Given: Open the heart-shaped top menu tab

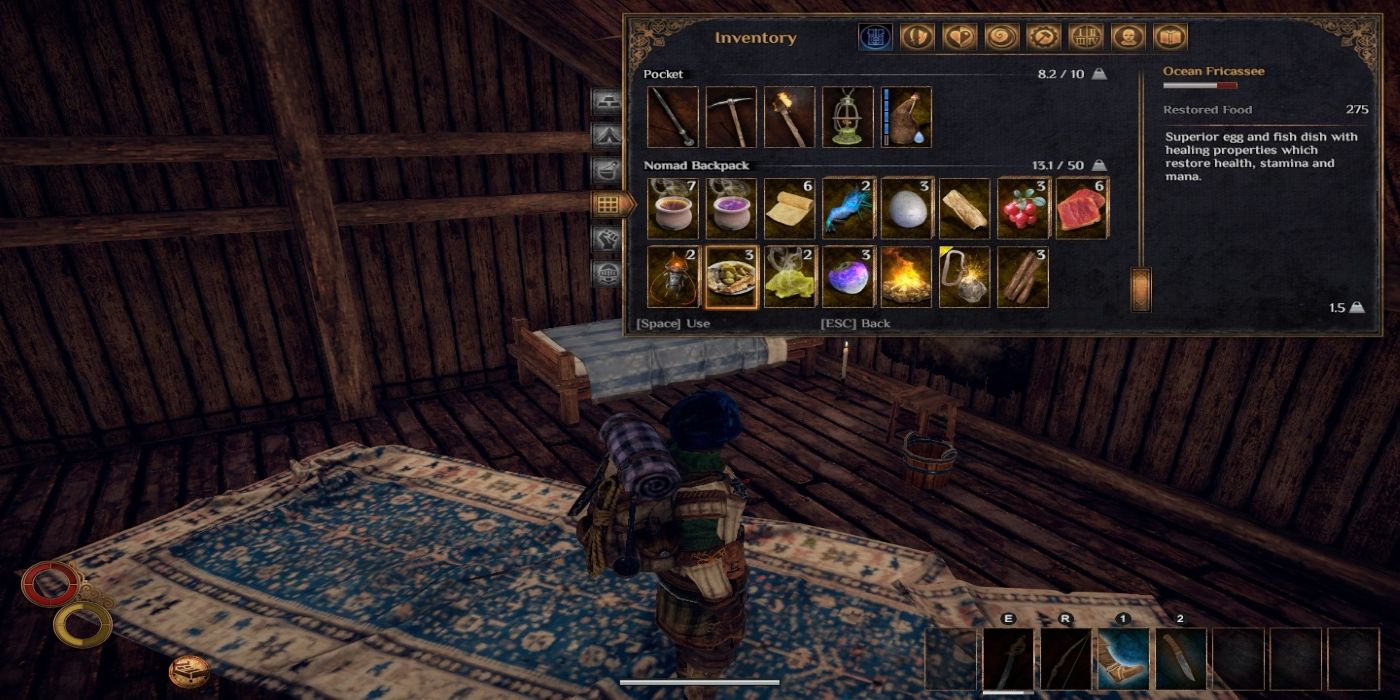Looking at the screenshot, I should [x=959, y=38].
